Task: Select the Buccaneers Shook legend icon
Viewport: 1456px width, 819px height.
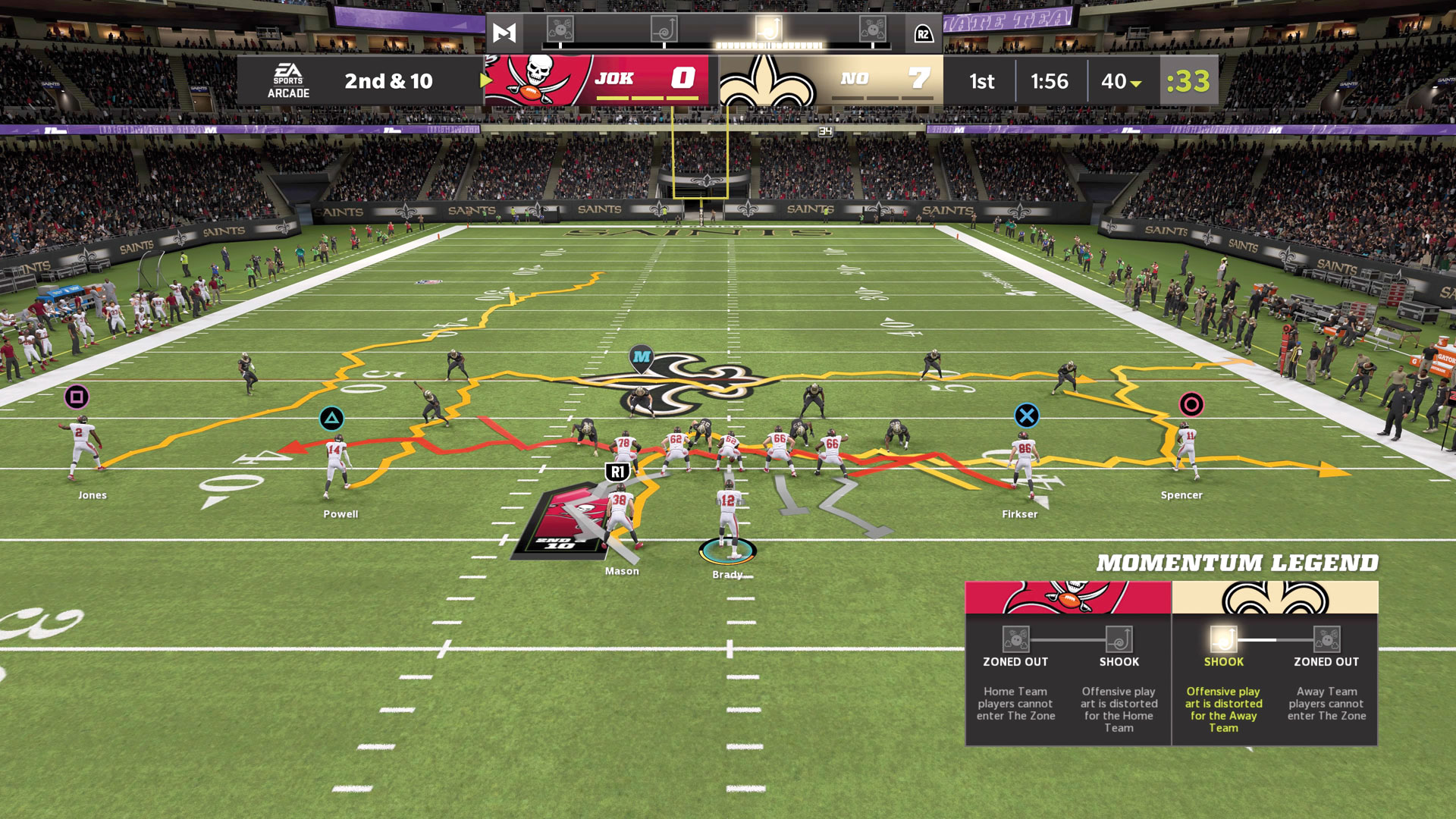Action: point(1119,639)
